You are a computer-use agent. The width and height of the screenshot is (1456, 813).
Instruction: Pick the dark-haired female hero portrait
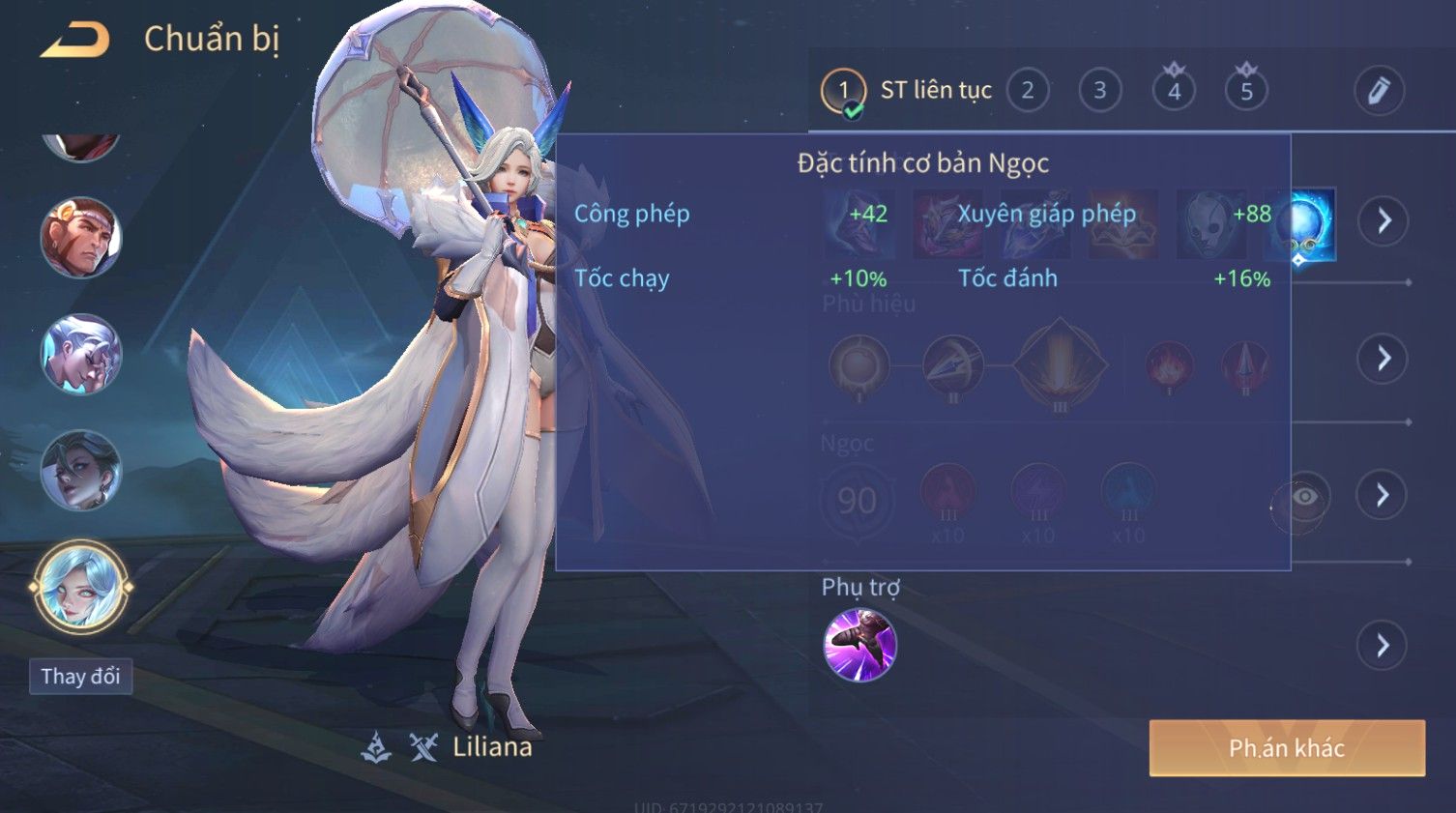[80, 471]
